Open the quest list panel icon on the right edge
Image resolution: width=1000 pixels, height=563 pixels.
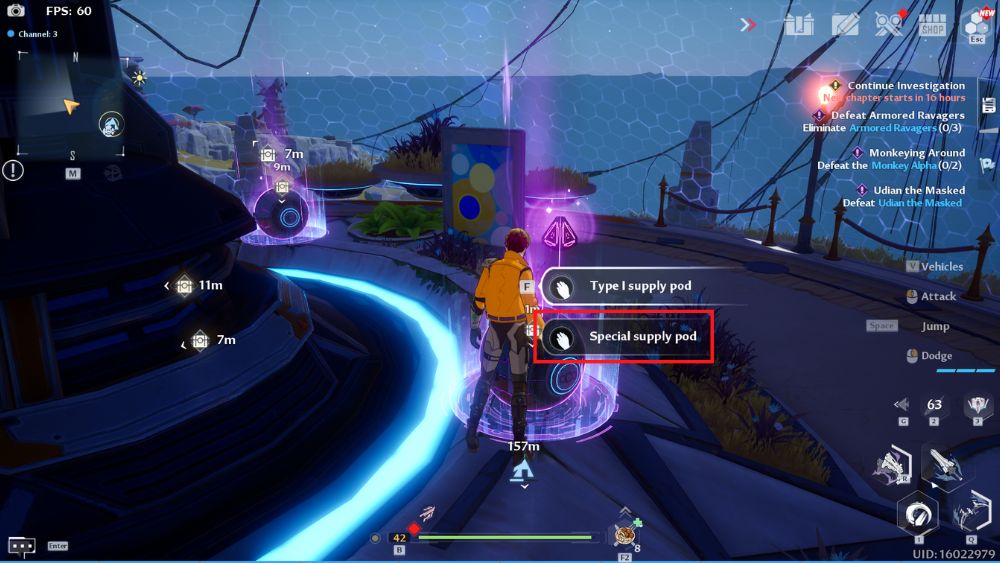[988, 106]
